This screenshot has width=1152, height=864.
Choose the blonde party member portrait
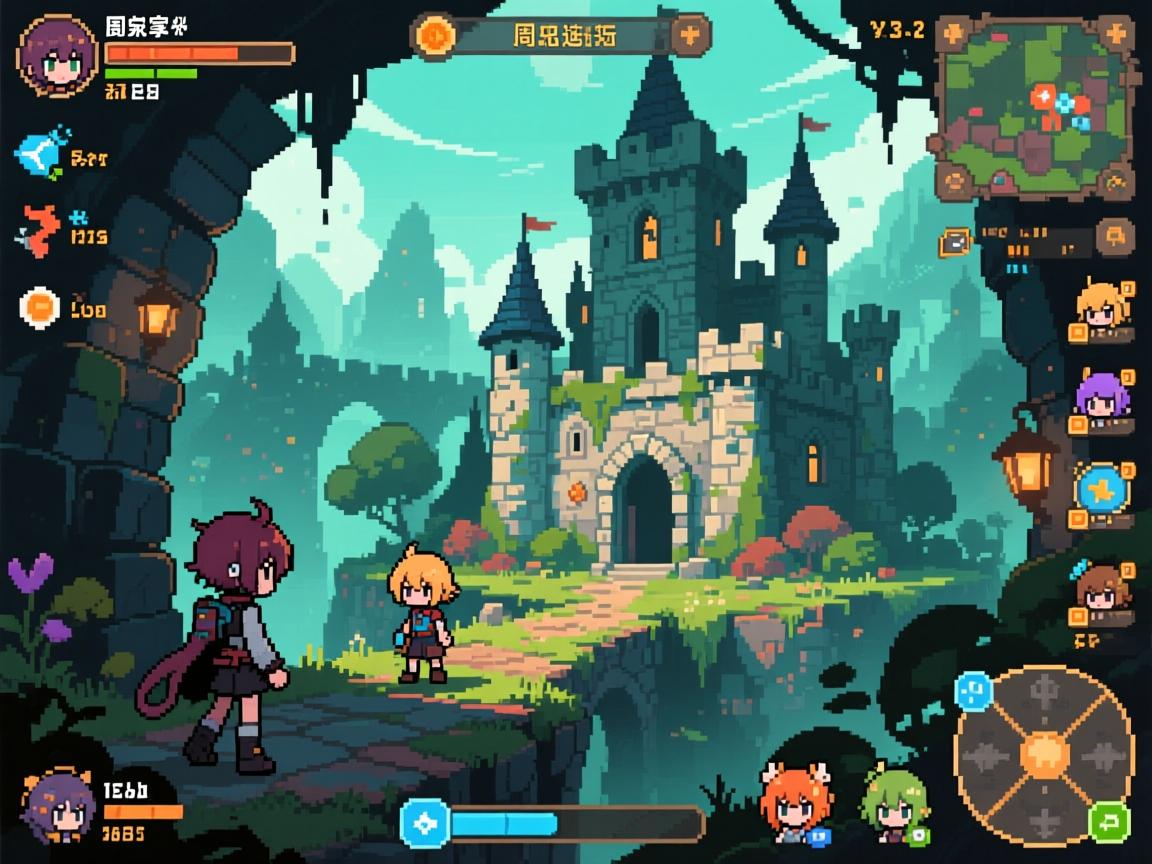coord(1100,306)
